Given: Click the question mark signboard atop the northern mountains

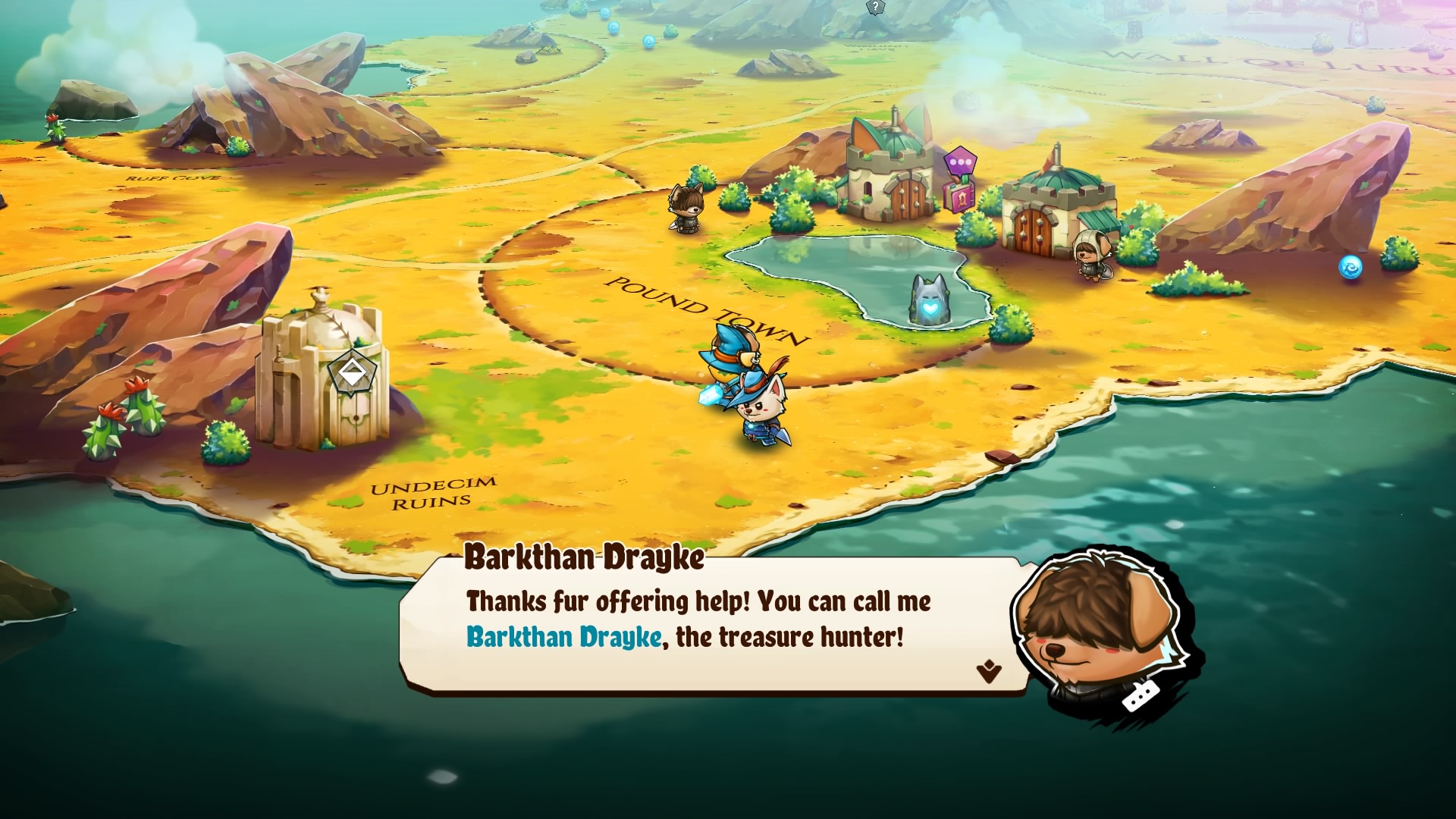Looking at the screenshot, I should (877, 9).
